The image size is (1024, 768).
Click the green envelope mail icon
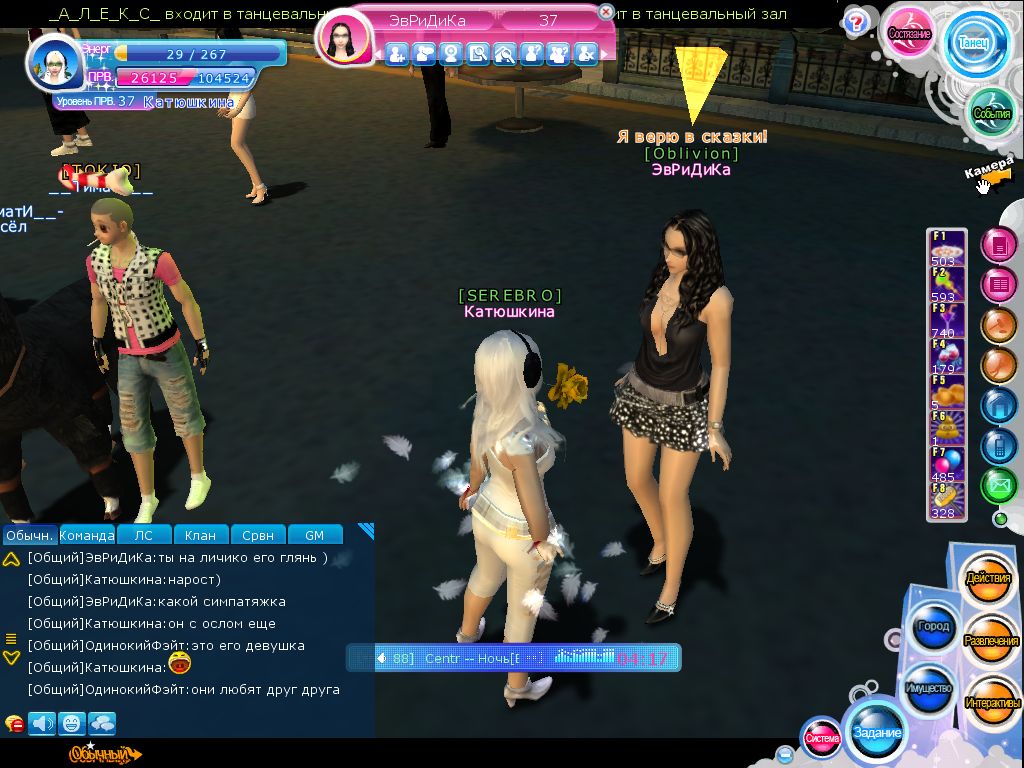(x=998, y=486)
